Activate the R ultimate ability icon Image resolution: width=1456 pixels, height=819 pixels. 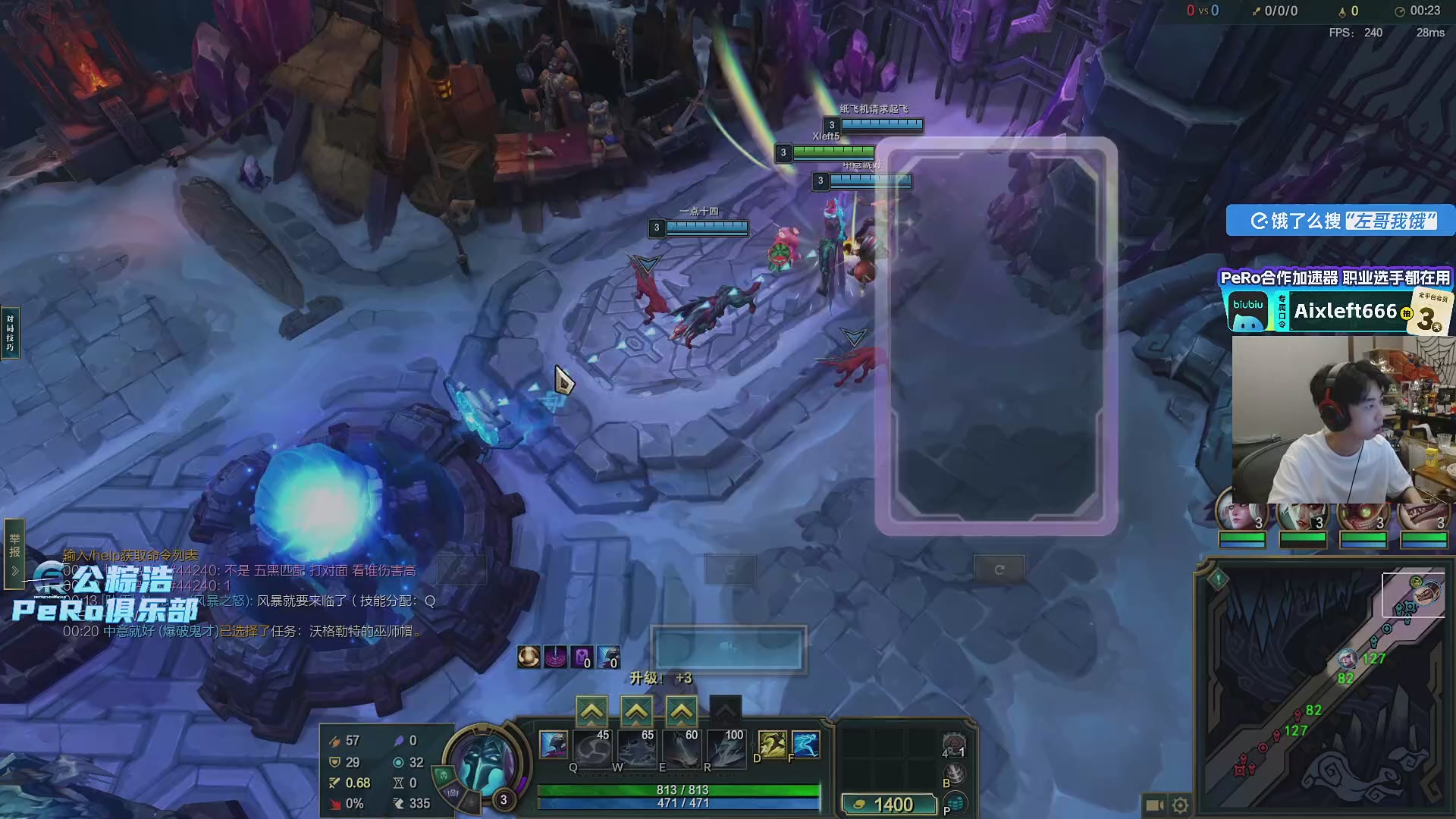coord(726,747)
